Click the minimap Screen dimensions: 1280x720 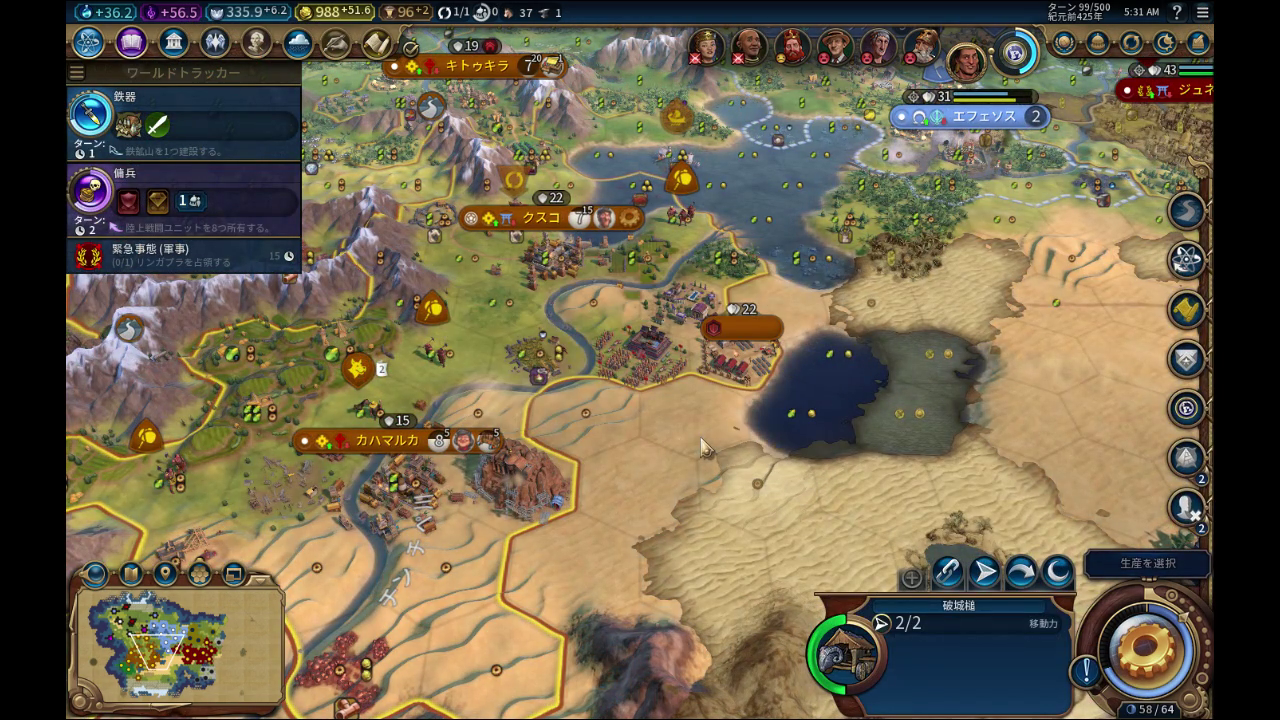click(x=178, y=642)
